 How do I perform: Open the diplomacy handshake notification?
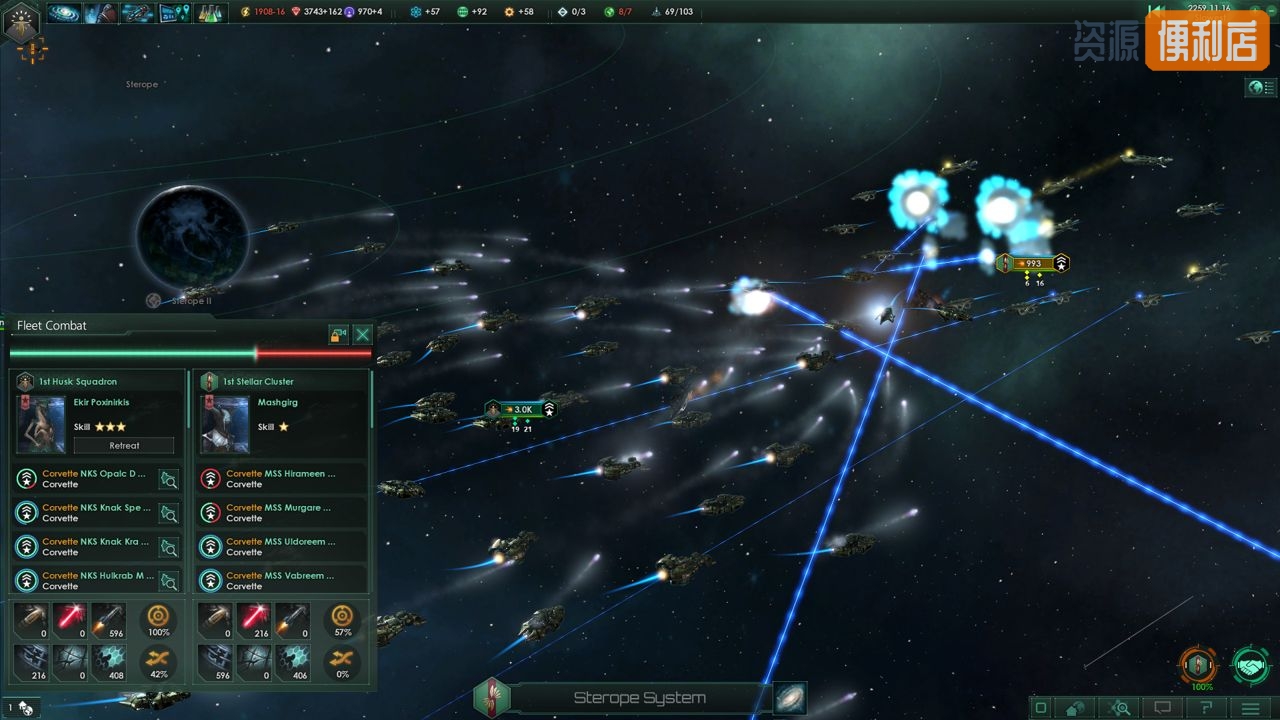tap(1250, 665)
